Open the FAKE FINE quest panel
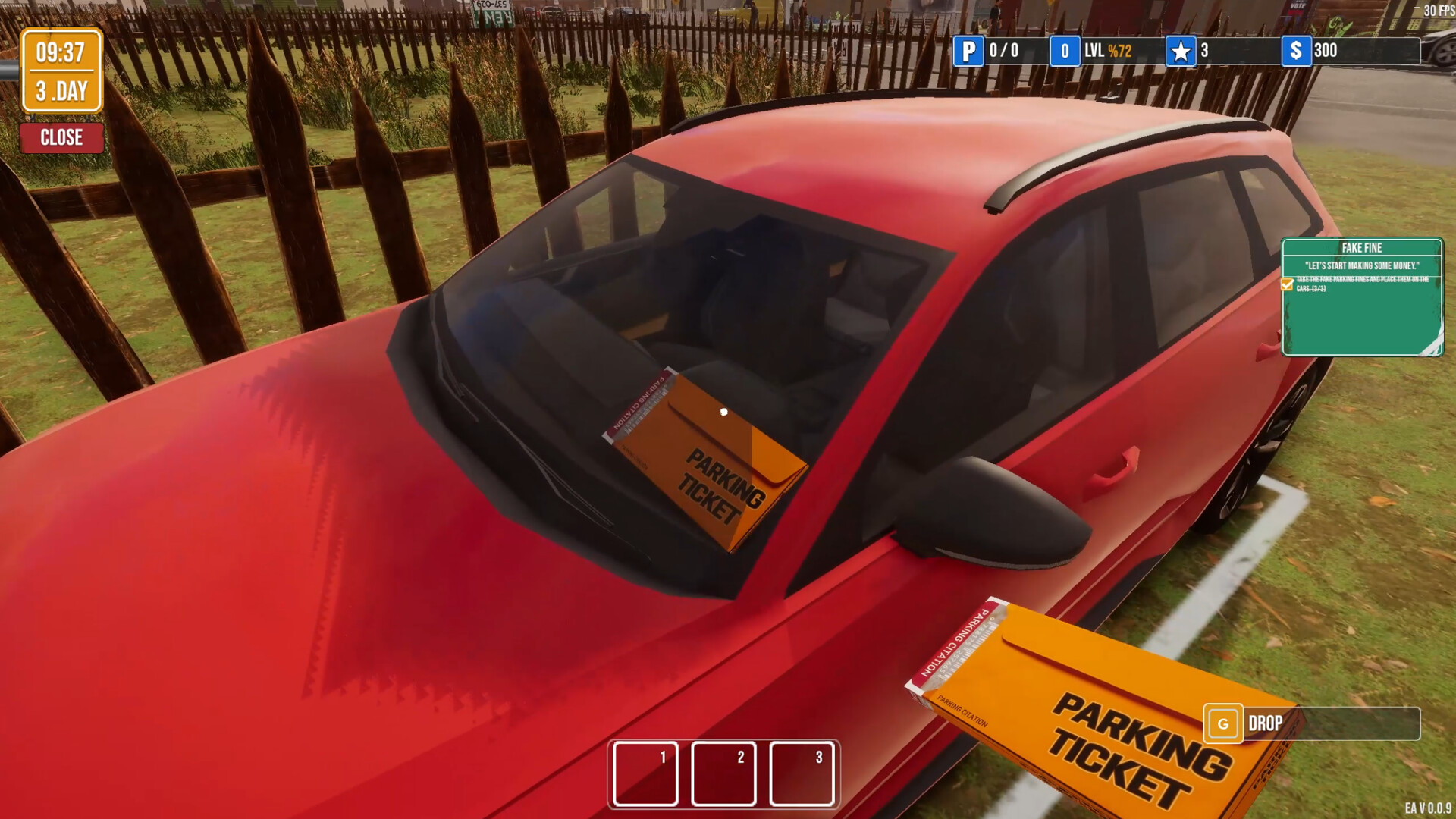1456x819 pixels. pos(1361,247)
